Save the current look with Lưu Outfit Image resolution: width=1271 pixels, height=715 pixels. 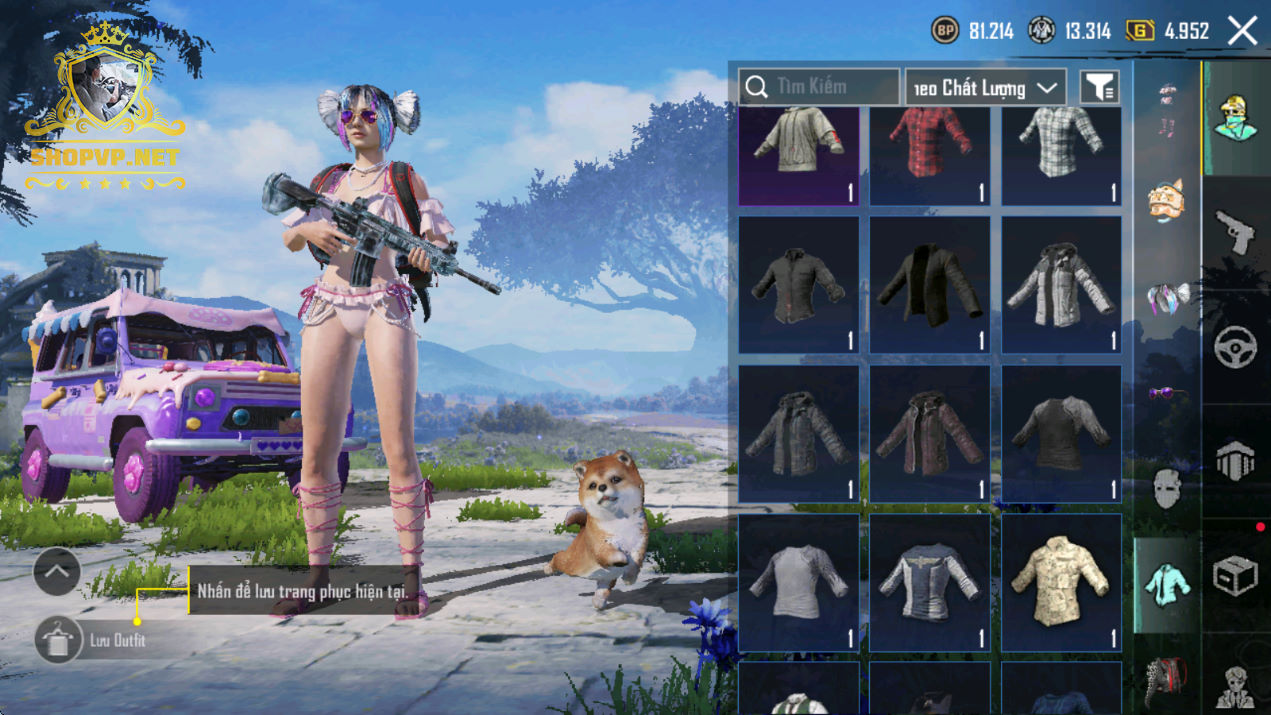60,640
